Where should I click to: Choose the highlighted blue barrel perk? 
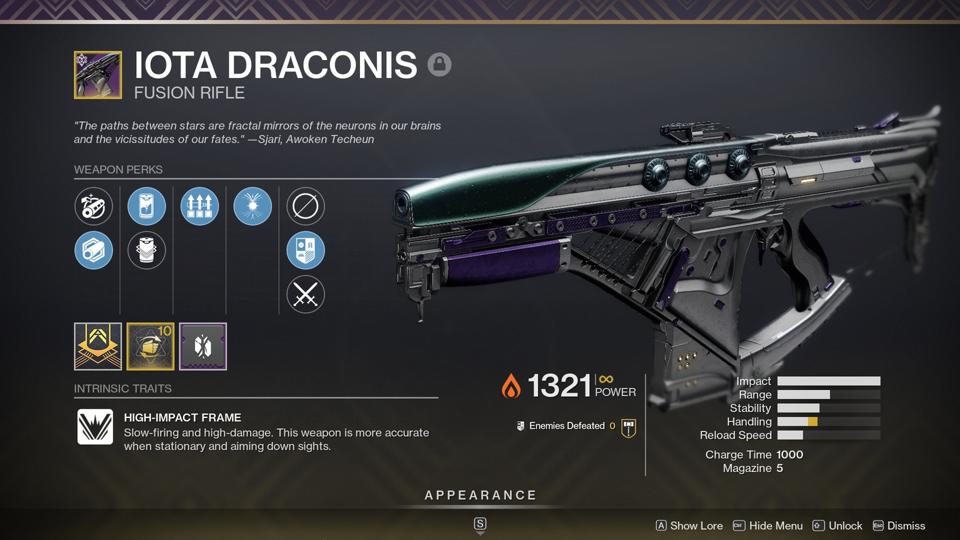pyautogui.click(x=94, y=250)
